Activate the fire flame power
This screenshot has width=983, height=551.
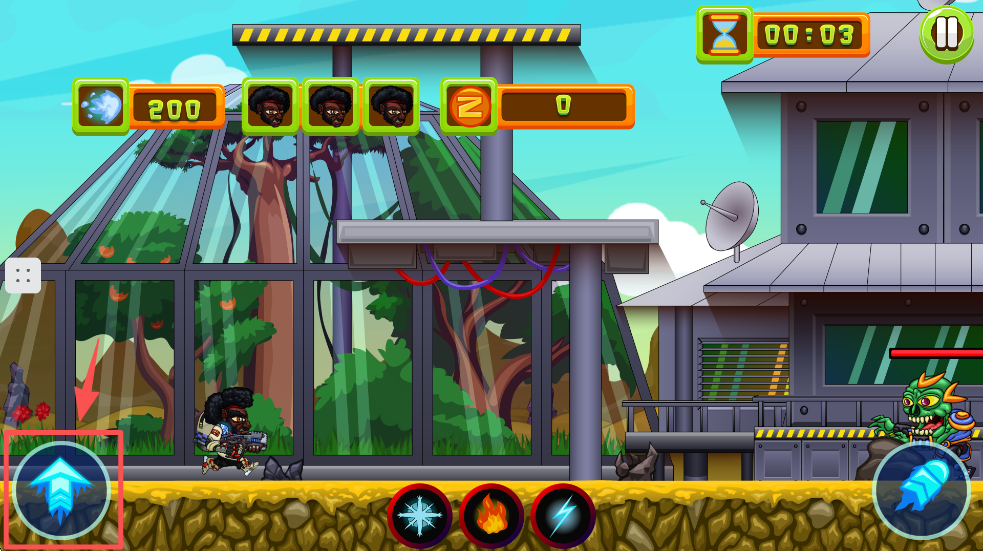click(491, 516)
